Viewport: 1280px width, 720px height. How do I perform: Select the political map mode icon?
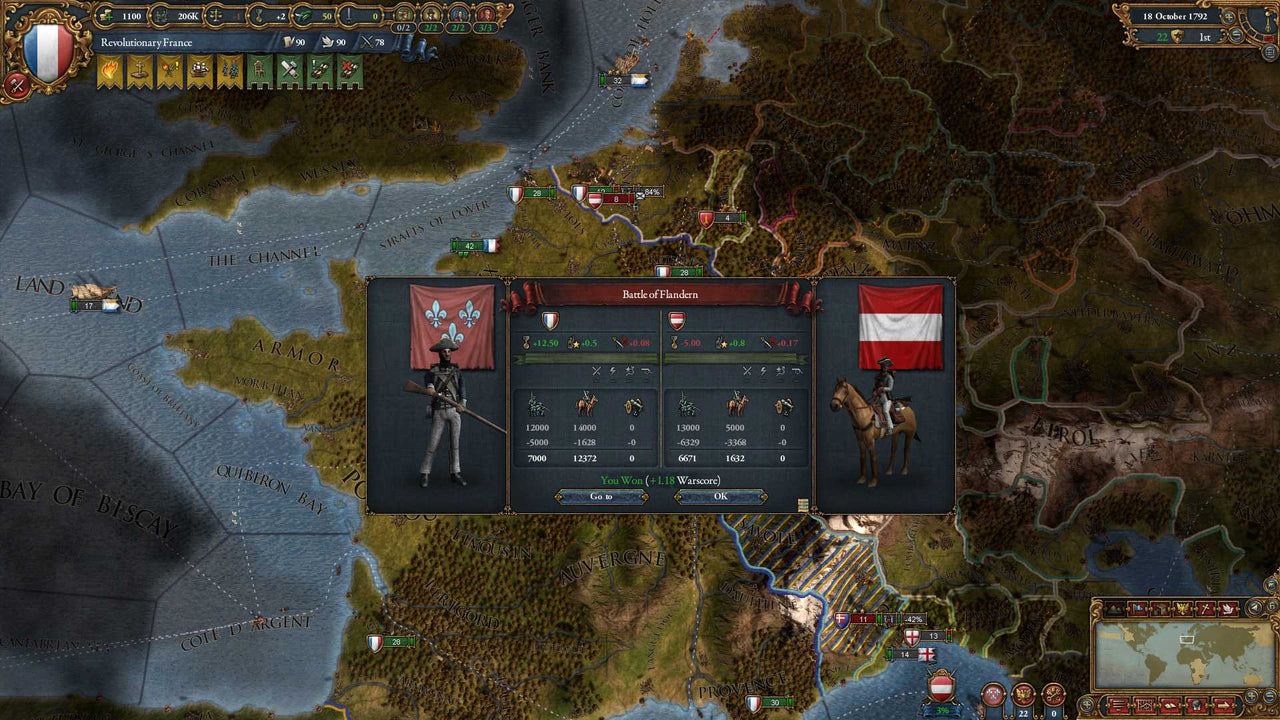[x=1137, y=608]
